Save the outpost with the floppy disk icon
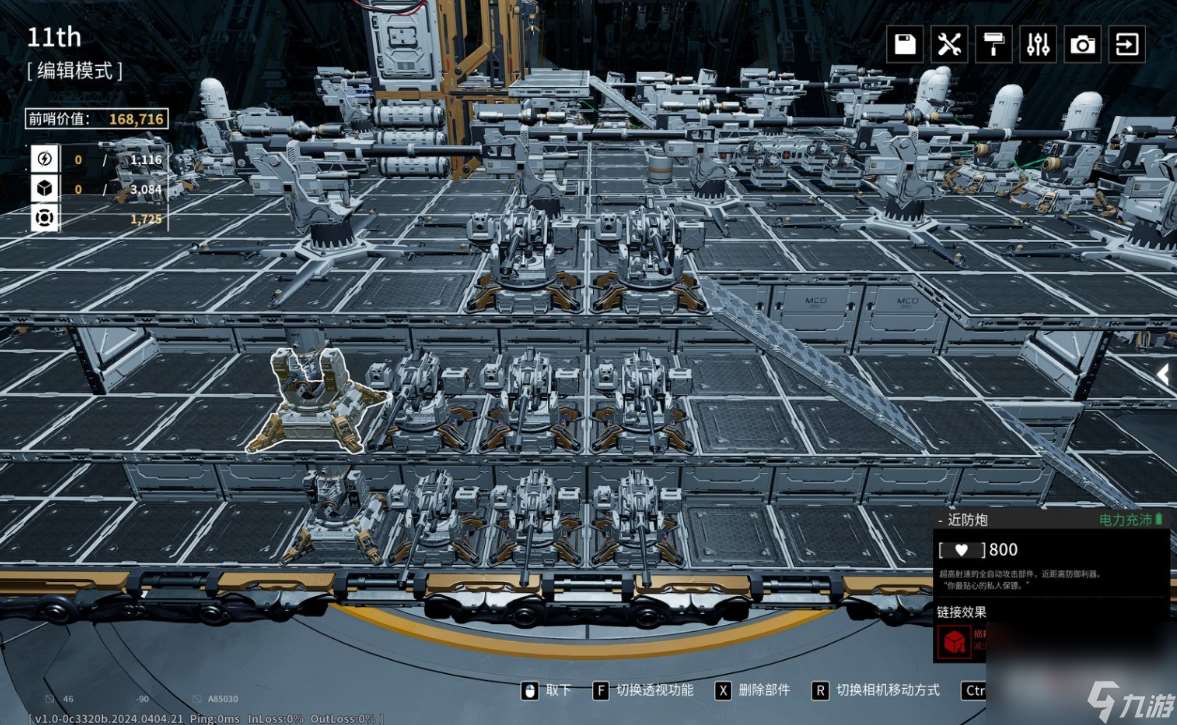Image resolution: width=1177 pixels, height=725 pixels. pyautogui.click(x=905, y=45)
